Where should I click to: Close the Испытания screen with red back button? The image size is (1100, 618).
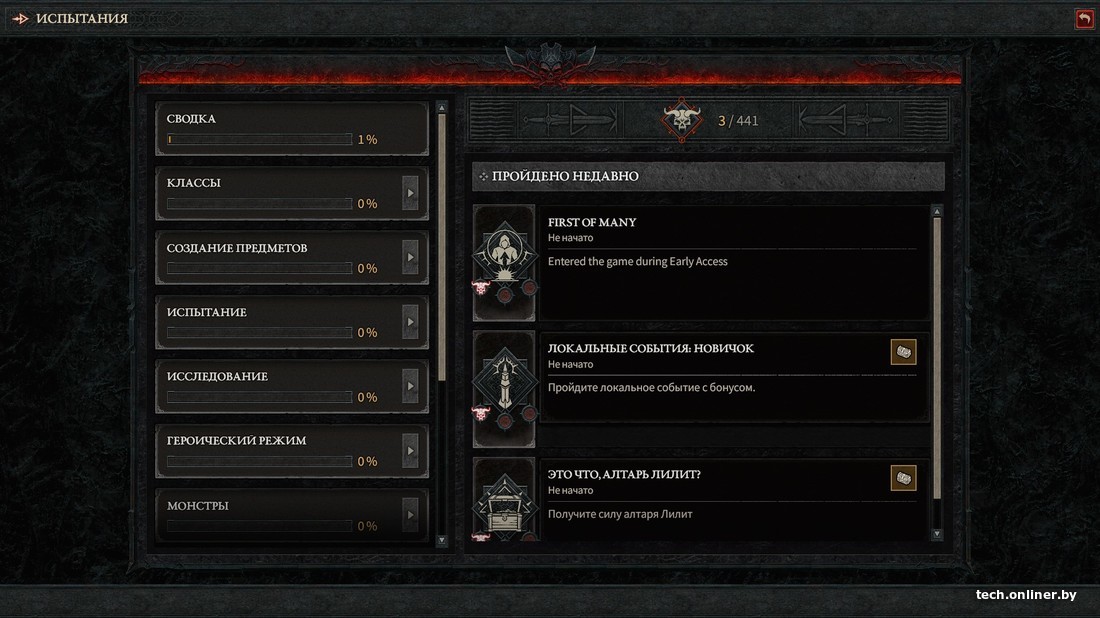pyautogui.click(x=1084, y=19)
